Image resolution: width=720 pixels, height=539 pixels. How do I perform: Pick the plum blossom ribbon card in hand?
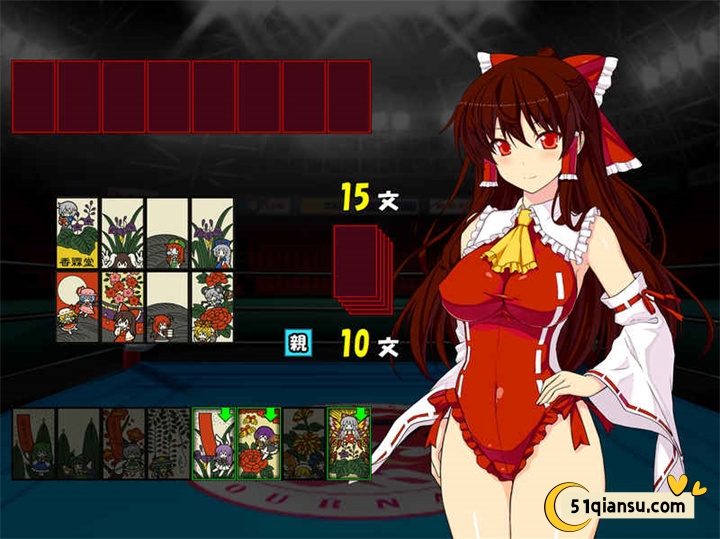click(123, 444)
